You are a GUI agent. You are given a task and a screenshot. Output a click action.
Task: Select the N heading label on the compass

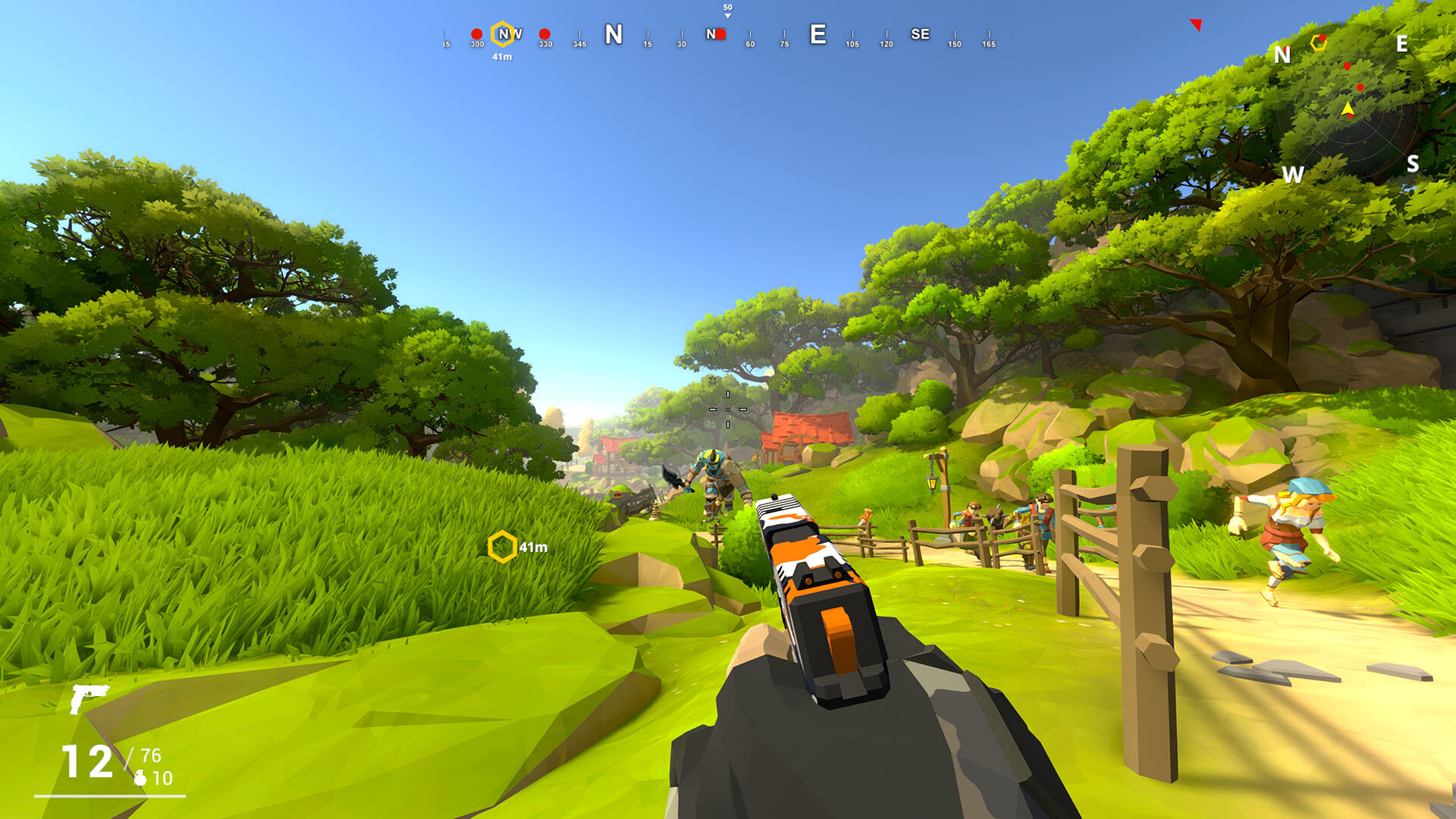point(613,34)
